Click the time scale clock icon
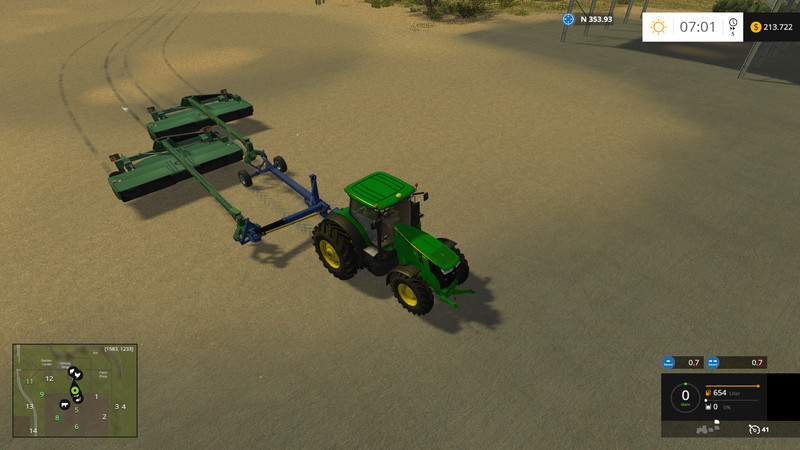Image resolution: width=800 pixels, height=450 pixels. (733, 25)
